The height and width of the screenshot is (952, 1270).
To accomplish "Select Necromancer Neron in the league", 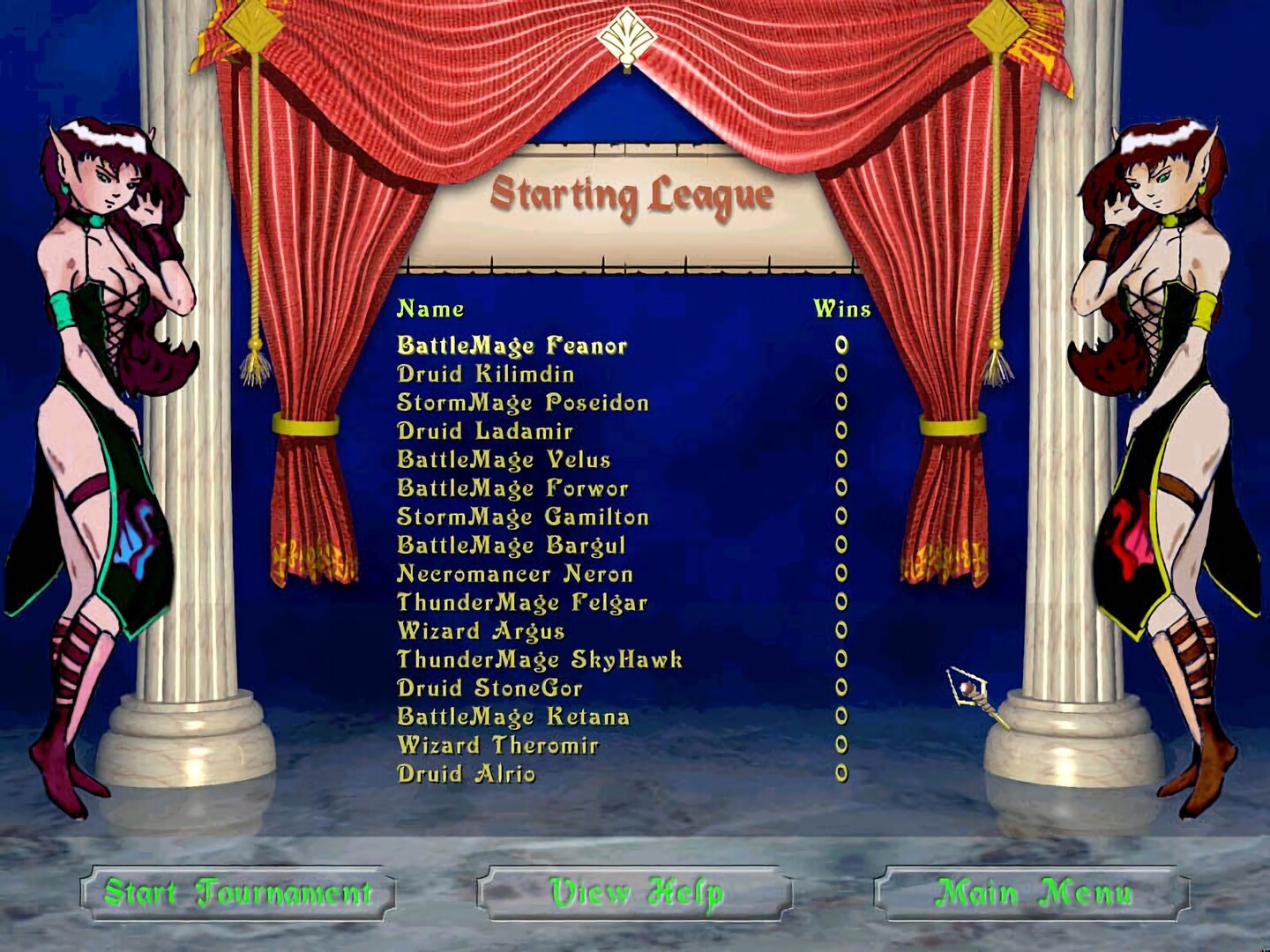I will (514, 574).
